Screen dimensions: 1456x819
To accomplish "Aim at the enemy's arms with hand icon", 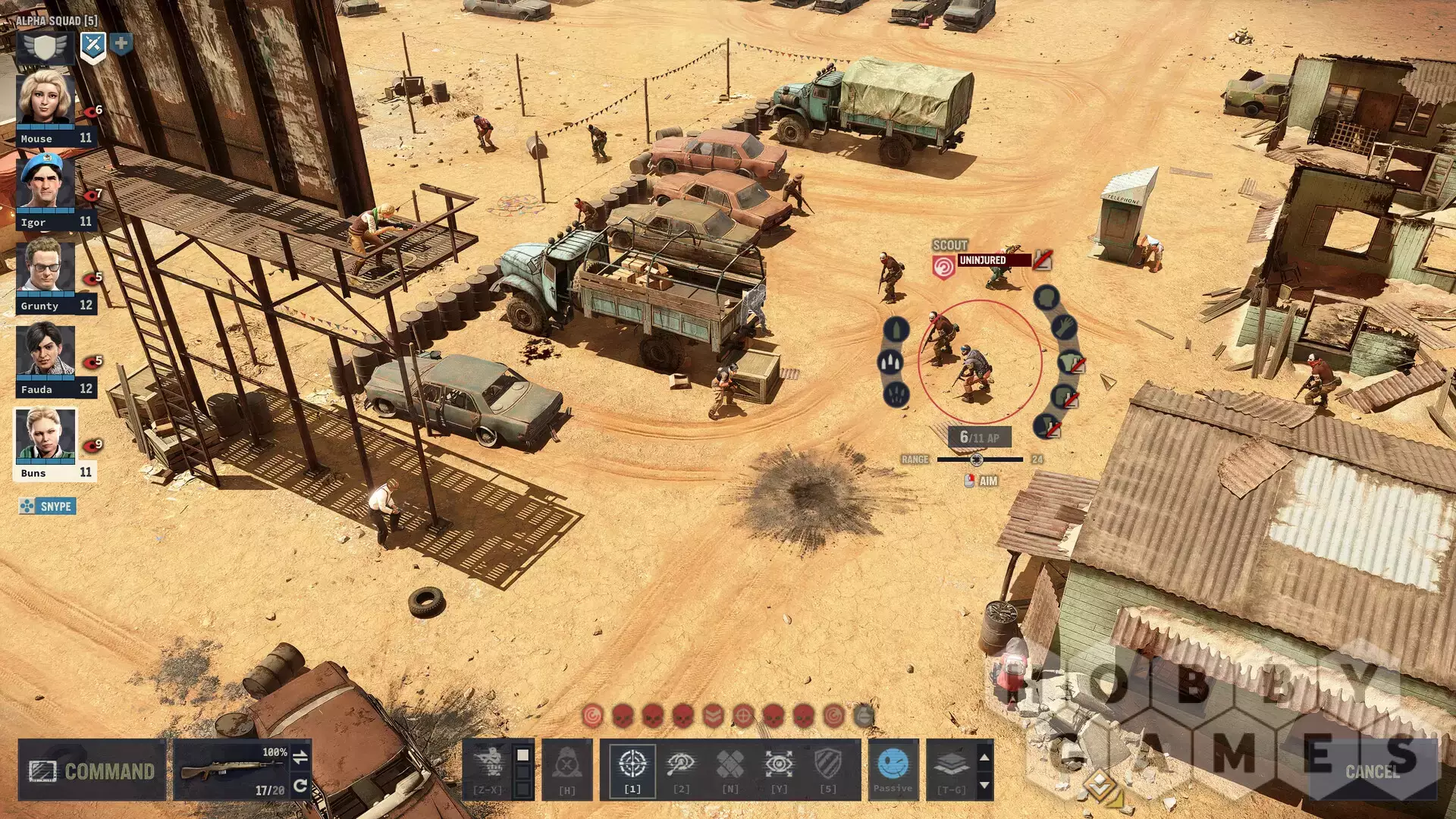I will (x=1065, y=328).
